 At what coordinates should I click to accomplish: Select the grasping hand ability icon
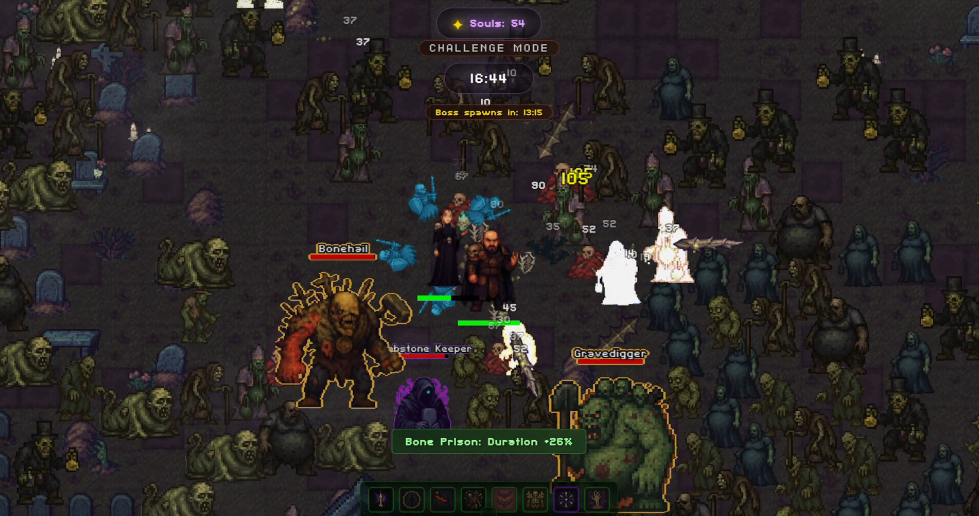pyautogui.click(x=598, y=499)
